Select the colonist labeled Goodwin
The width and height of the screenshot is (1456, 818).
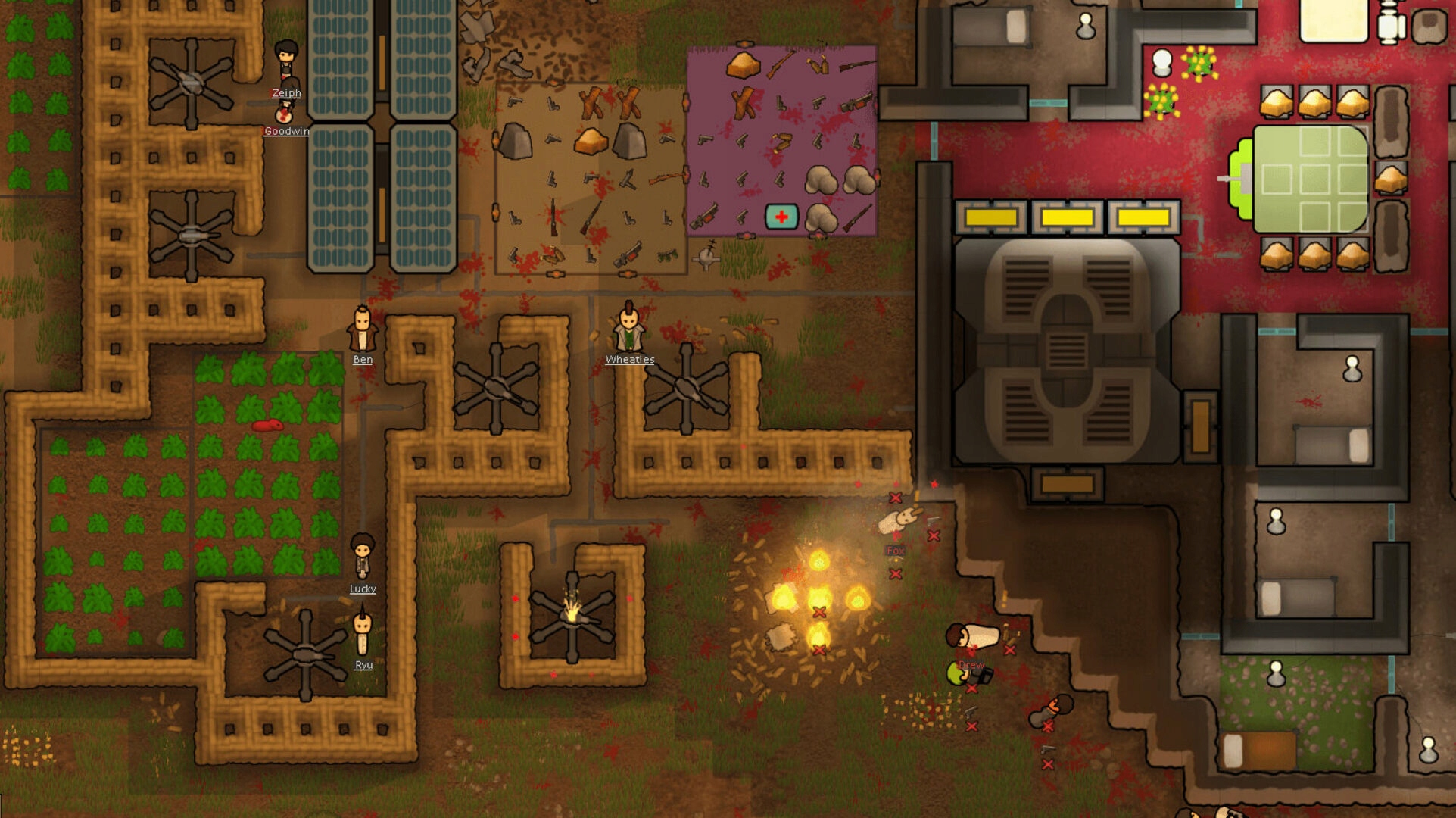(285, 112)
